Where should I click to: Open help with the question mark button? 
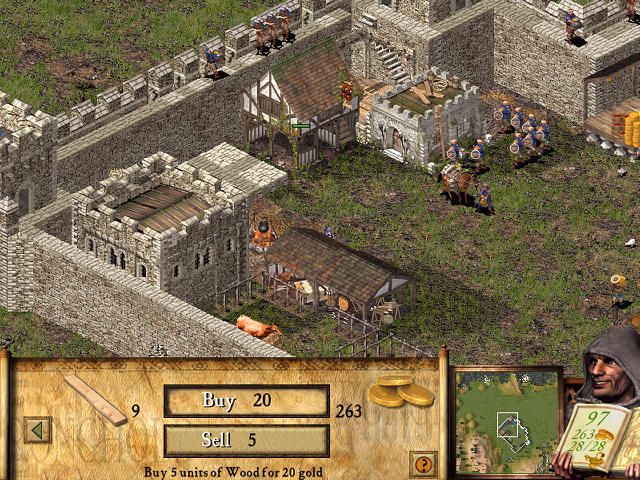(423, 463)
